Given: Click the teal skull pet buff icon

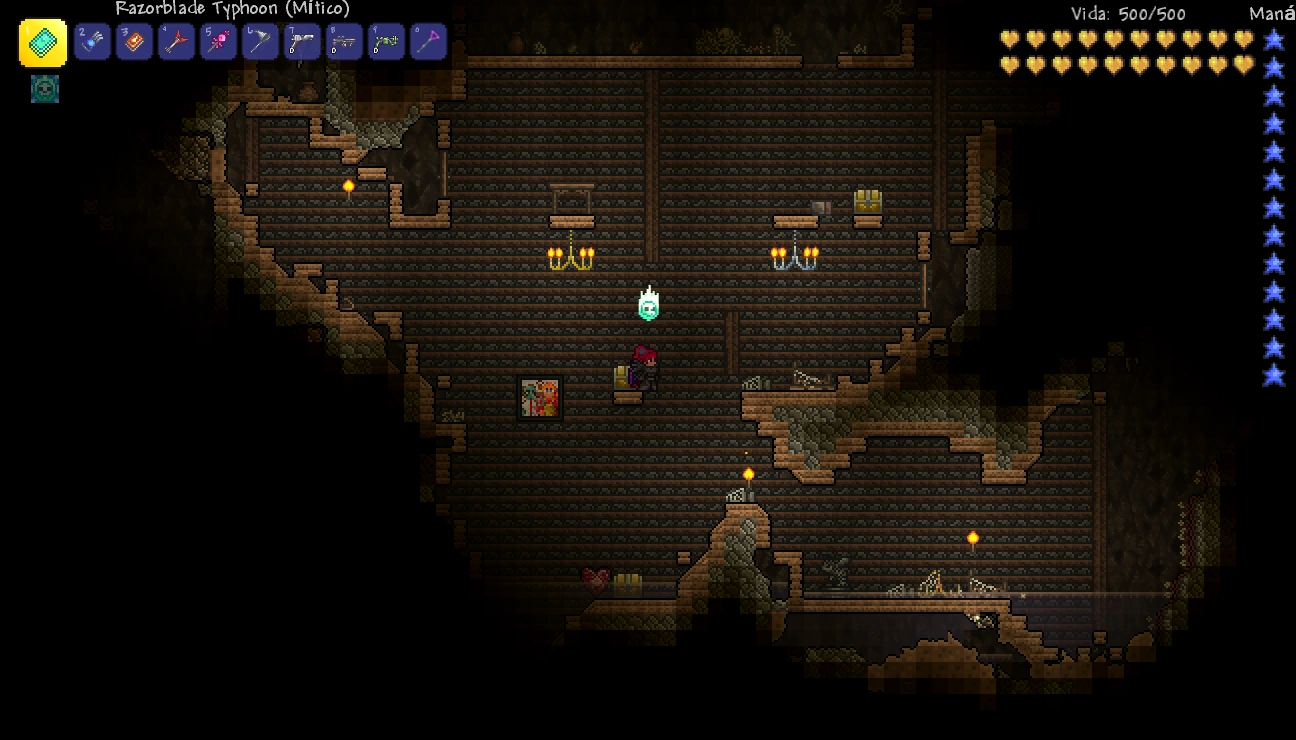Looking at the screenshot, I should click(45, 89).
